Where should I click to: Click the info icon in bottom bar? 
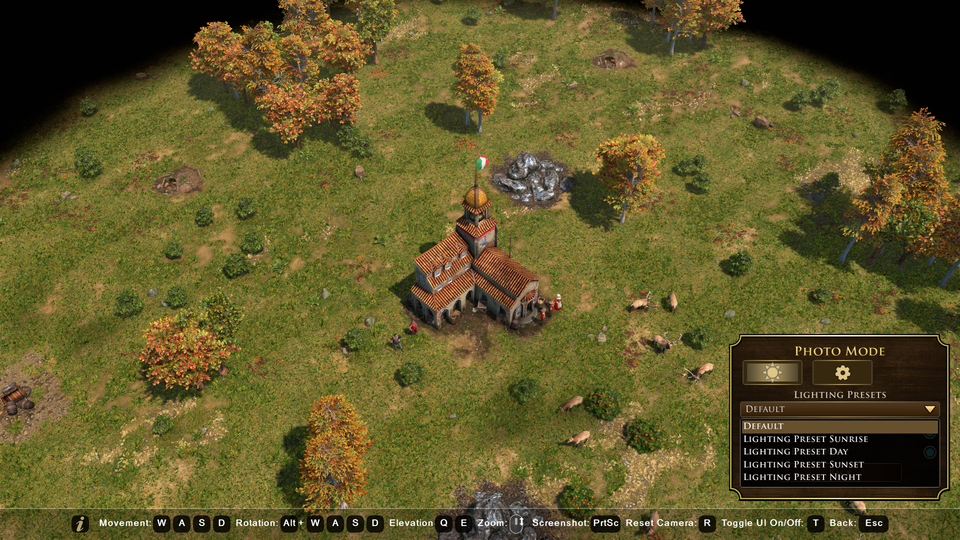coord(81,523)
